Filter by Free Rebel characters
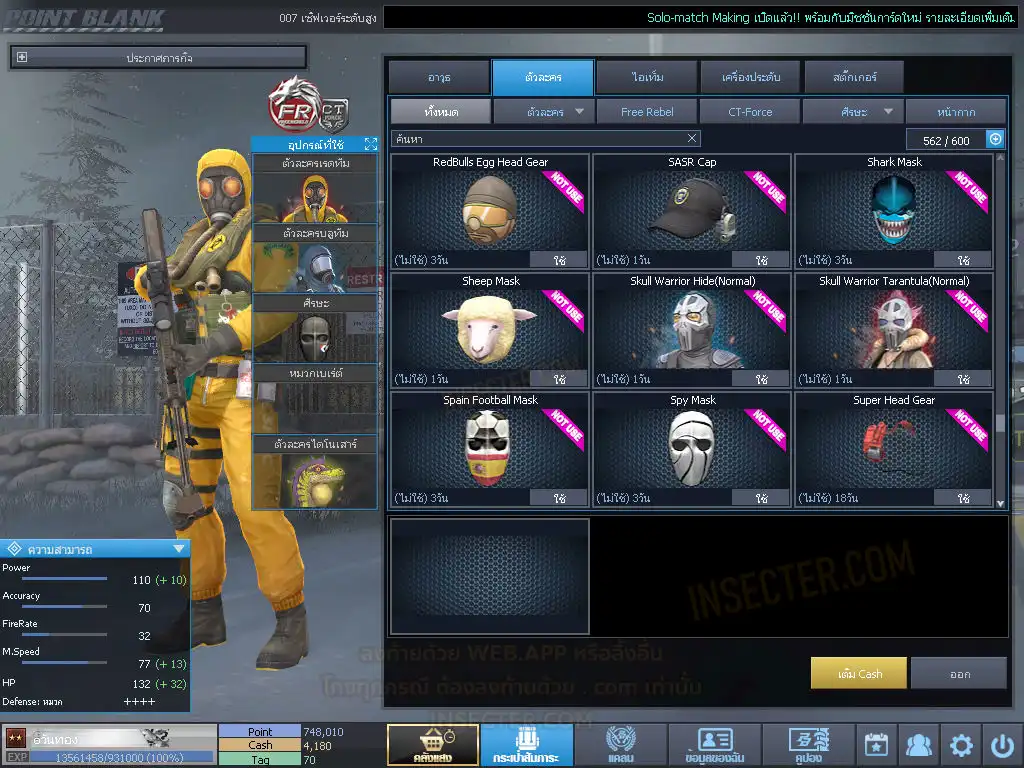The image size is (1024, 768). (x=647, y=112)
